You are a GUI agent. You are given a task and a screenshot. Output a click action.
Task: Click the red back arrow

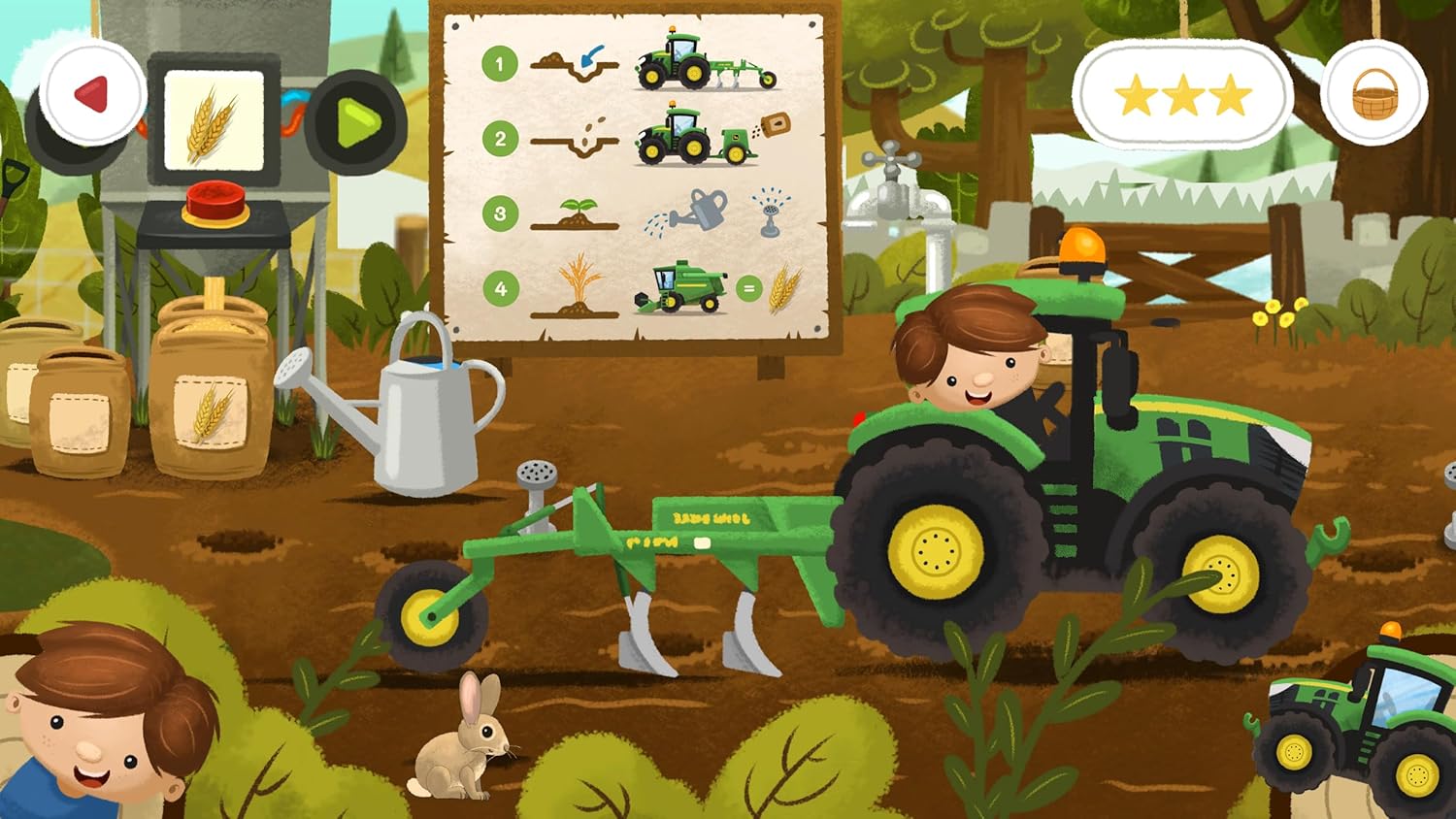click(90, 97)
